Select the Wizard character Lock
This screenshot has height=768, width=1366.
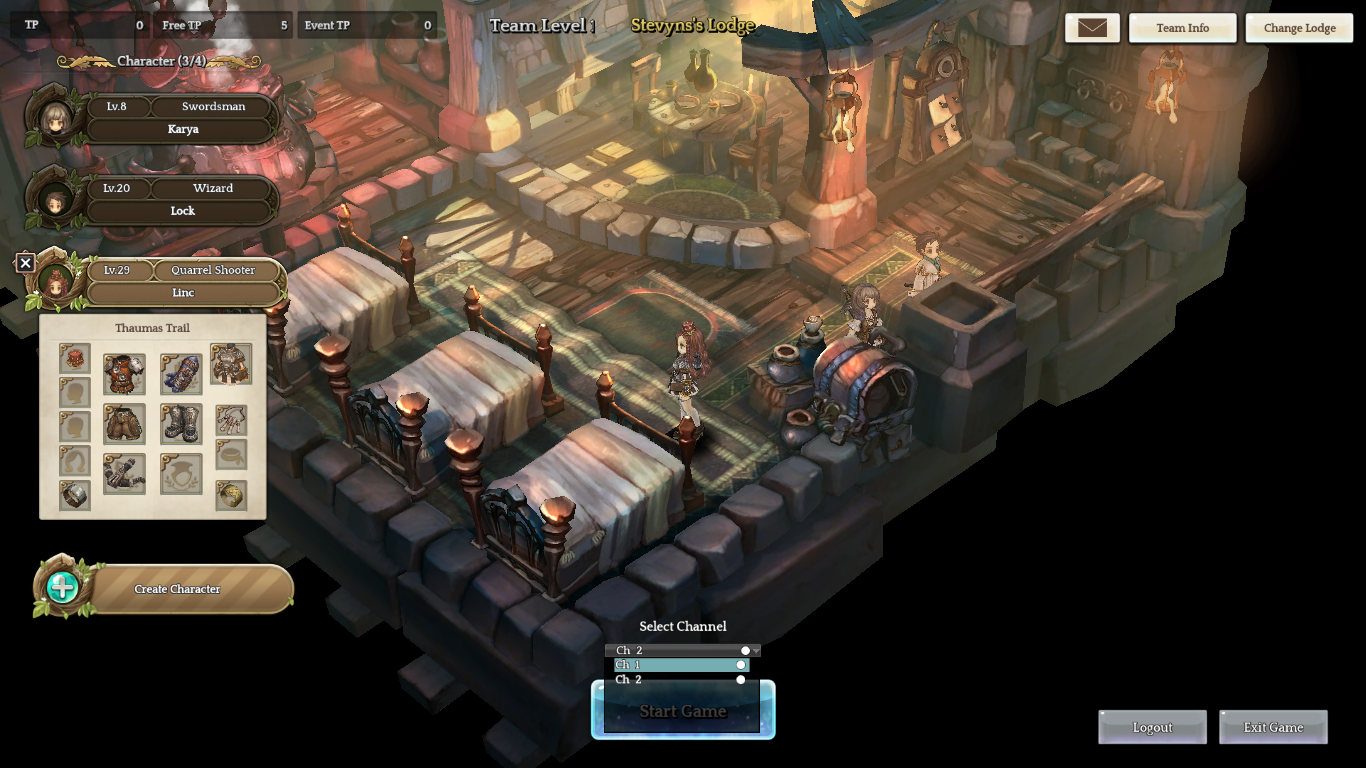point(180,200)
